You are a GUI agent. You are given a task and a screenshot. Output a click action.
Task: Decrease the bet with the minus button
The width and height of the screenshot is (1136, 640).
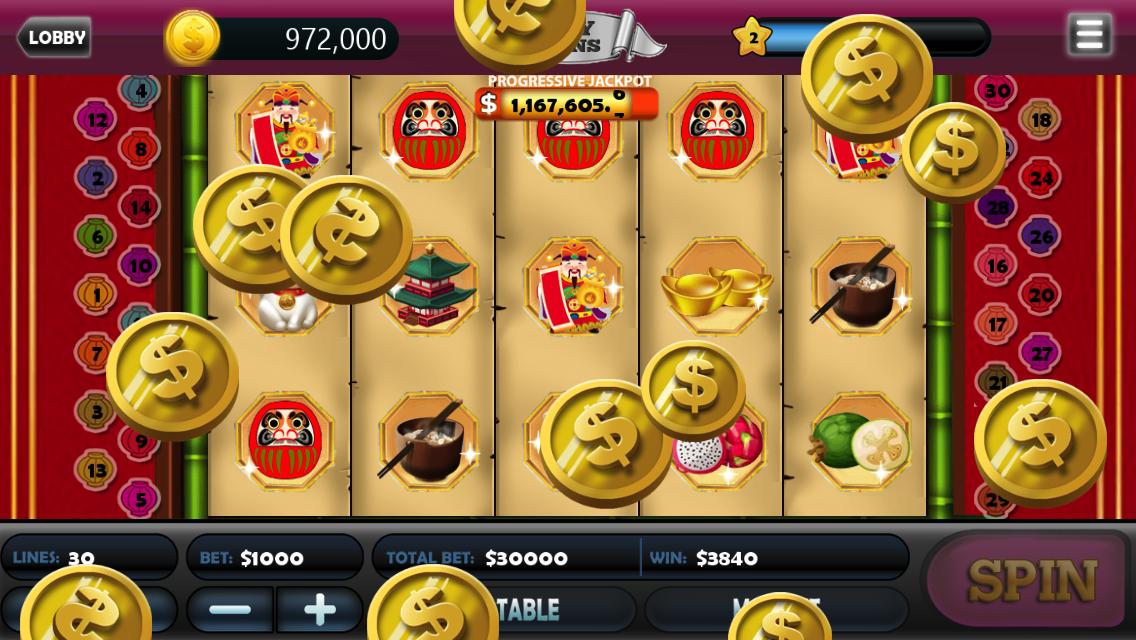231,609
